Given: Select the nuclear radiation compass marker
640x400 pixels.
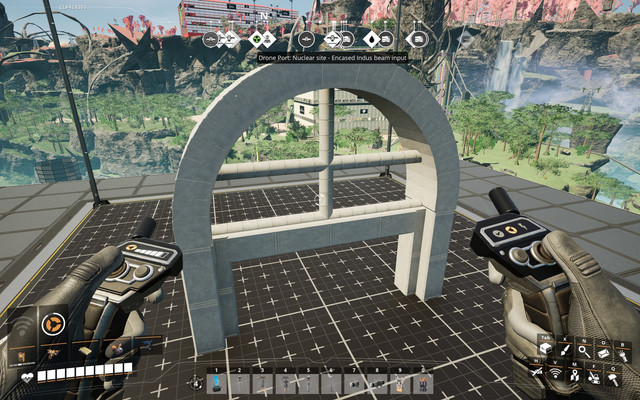Looking at the screenshot, I should [x=258, y=39].
